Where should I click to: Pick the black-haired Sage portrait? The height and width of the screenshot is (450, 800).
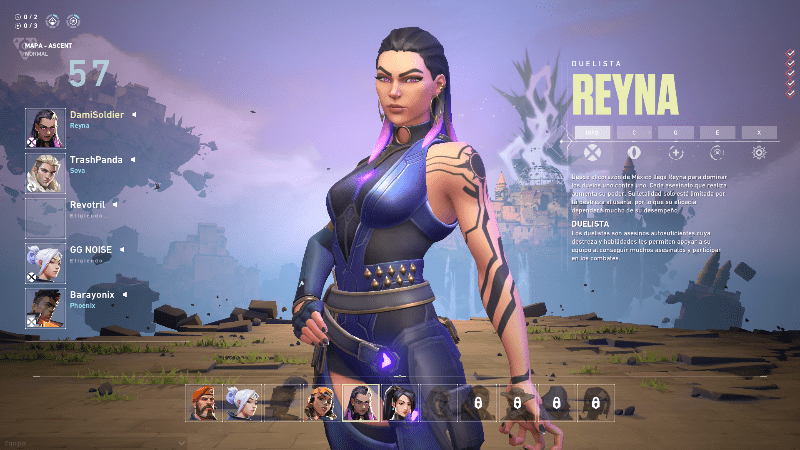pos(399,403)
